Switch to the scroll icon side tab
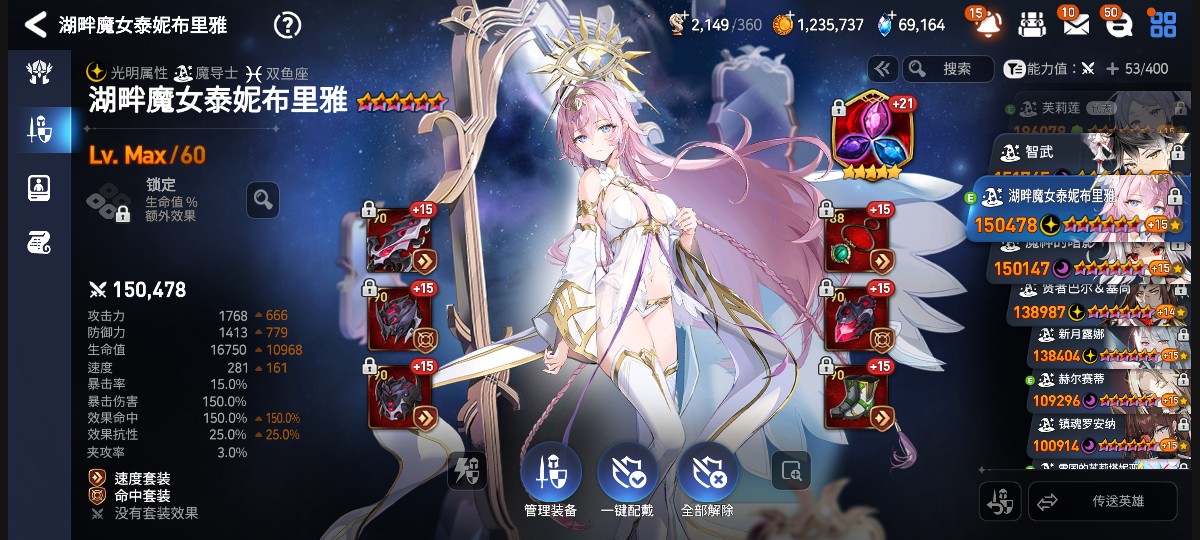 tap(39, 241)
